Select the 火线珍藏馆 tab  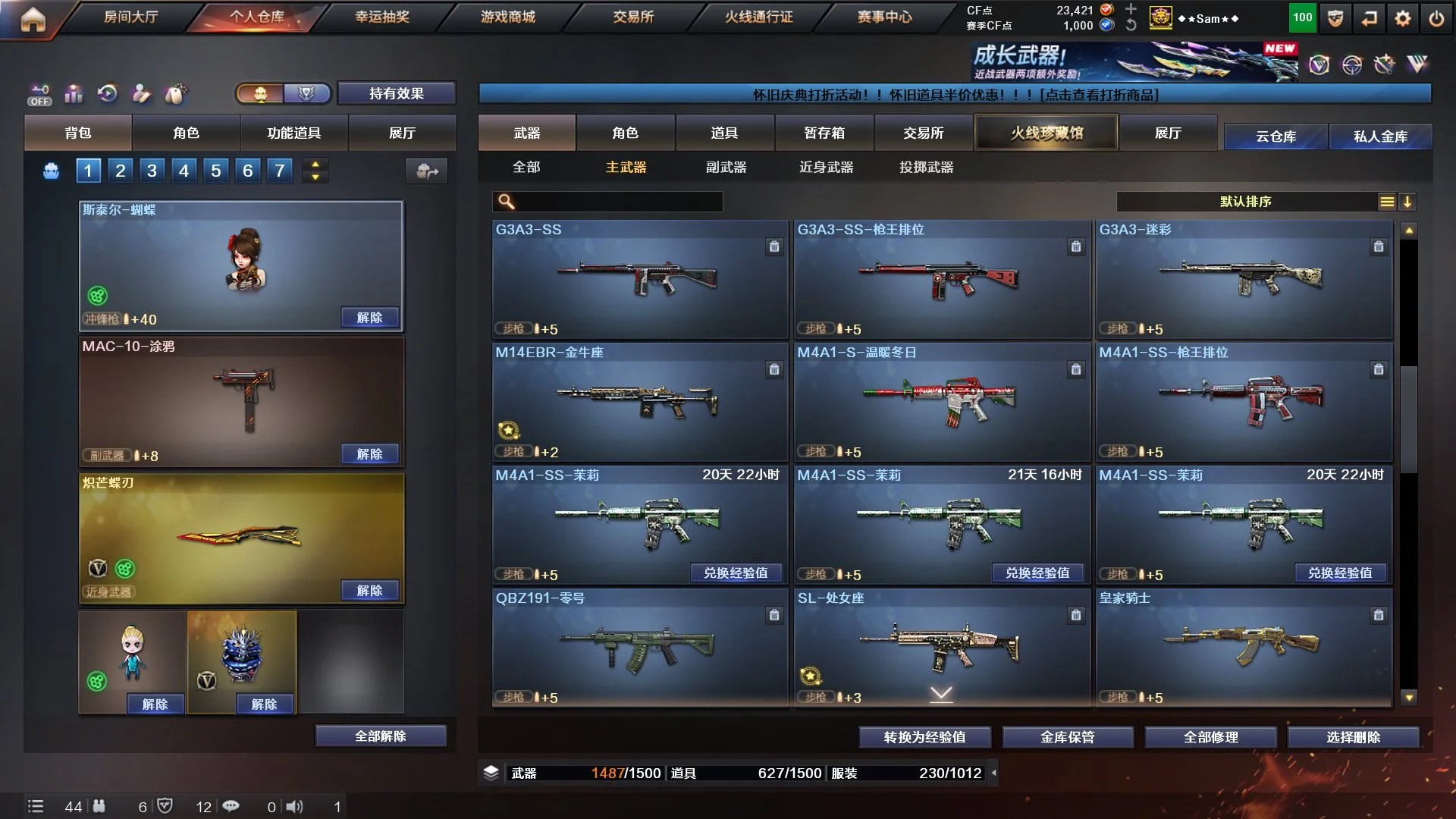[1046, 133]
